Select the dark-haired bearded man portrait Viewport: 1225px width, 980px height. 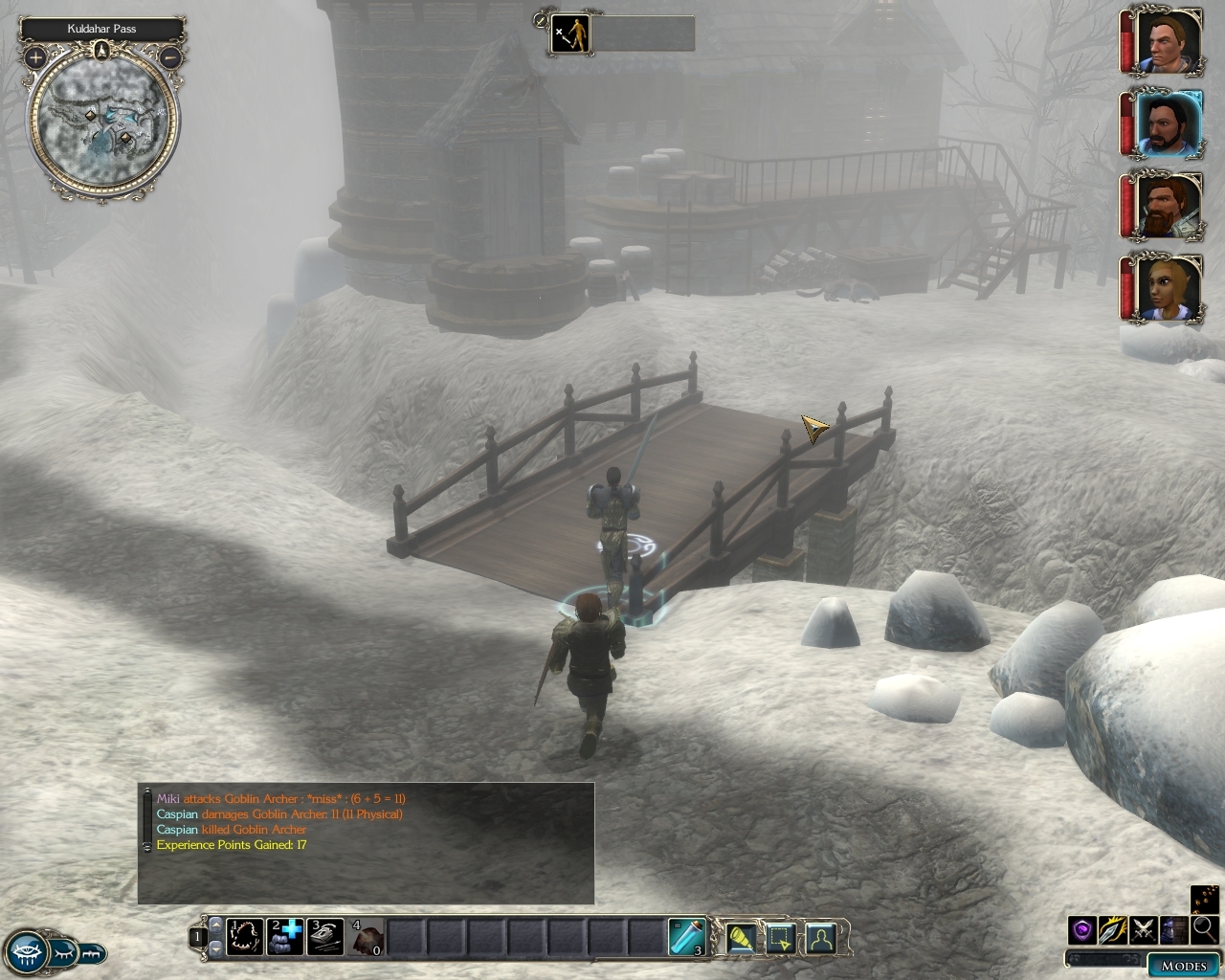(x=1168, y=124)
